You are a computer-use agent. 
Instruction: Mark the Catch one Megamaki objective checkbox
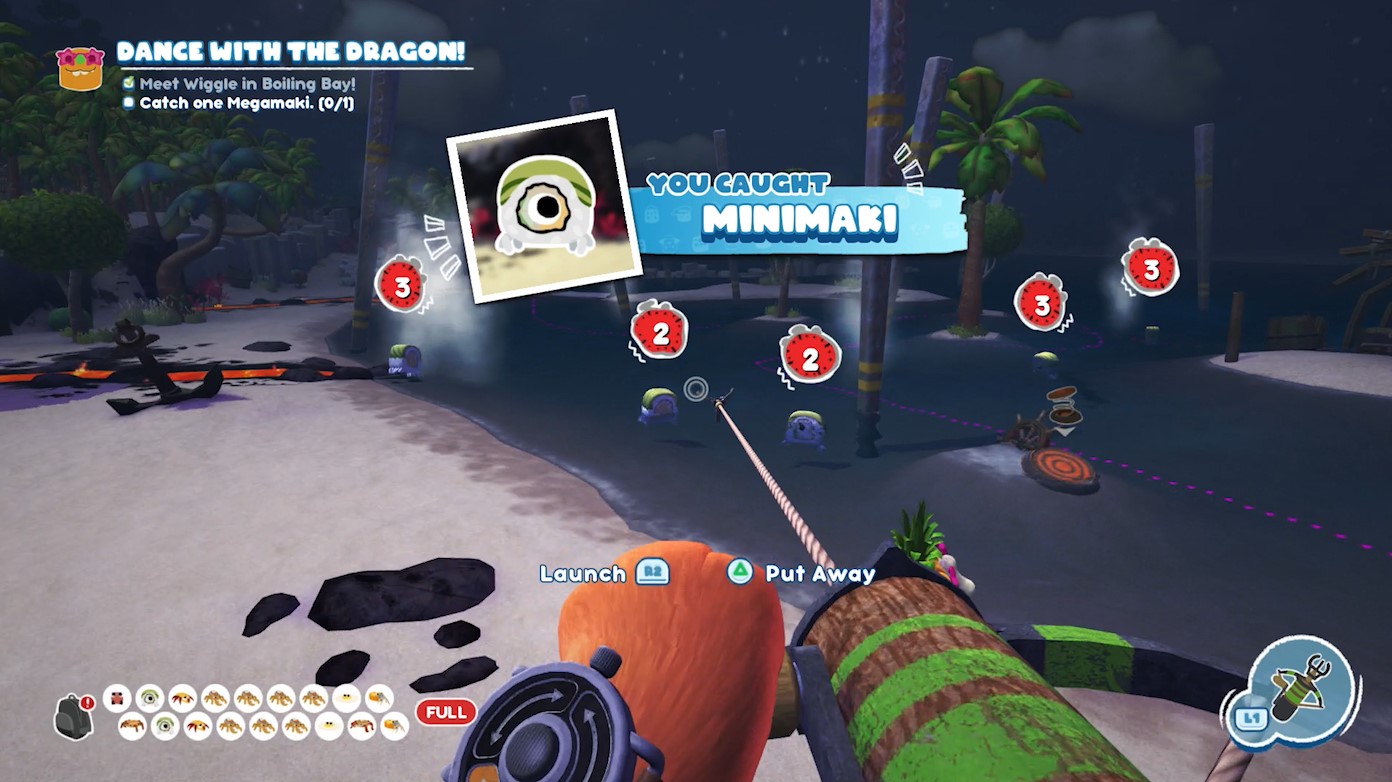tap(128, 100)
